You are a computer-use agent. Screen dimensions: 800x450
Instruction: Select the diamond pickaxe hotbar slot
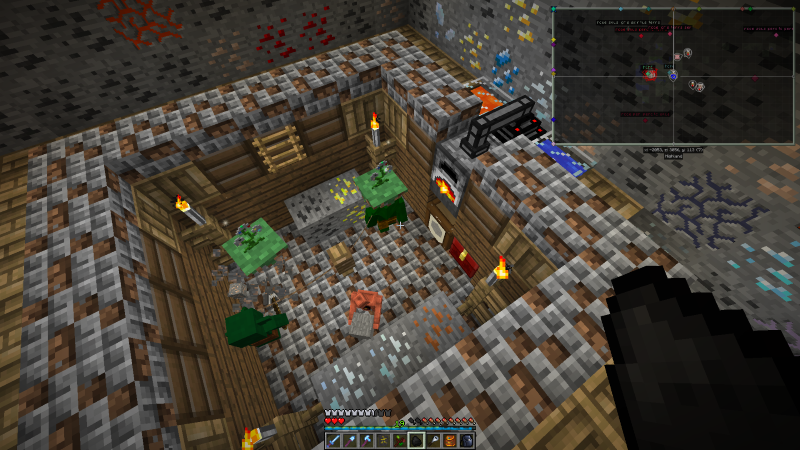tap(366, 440)
